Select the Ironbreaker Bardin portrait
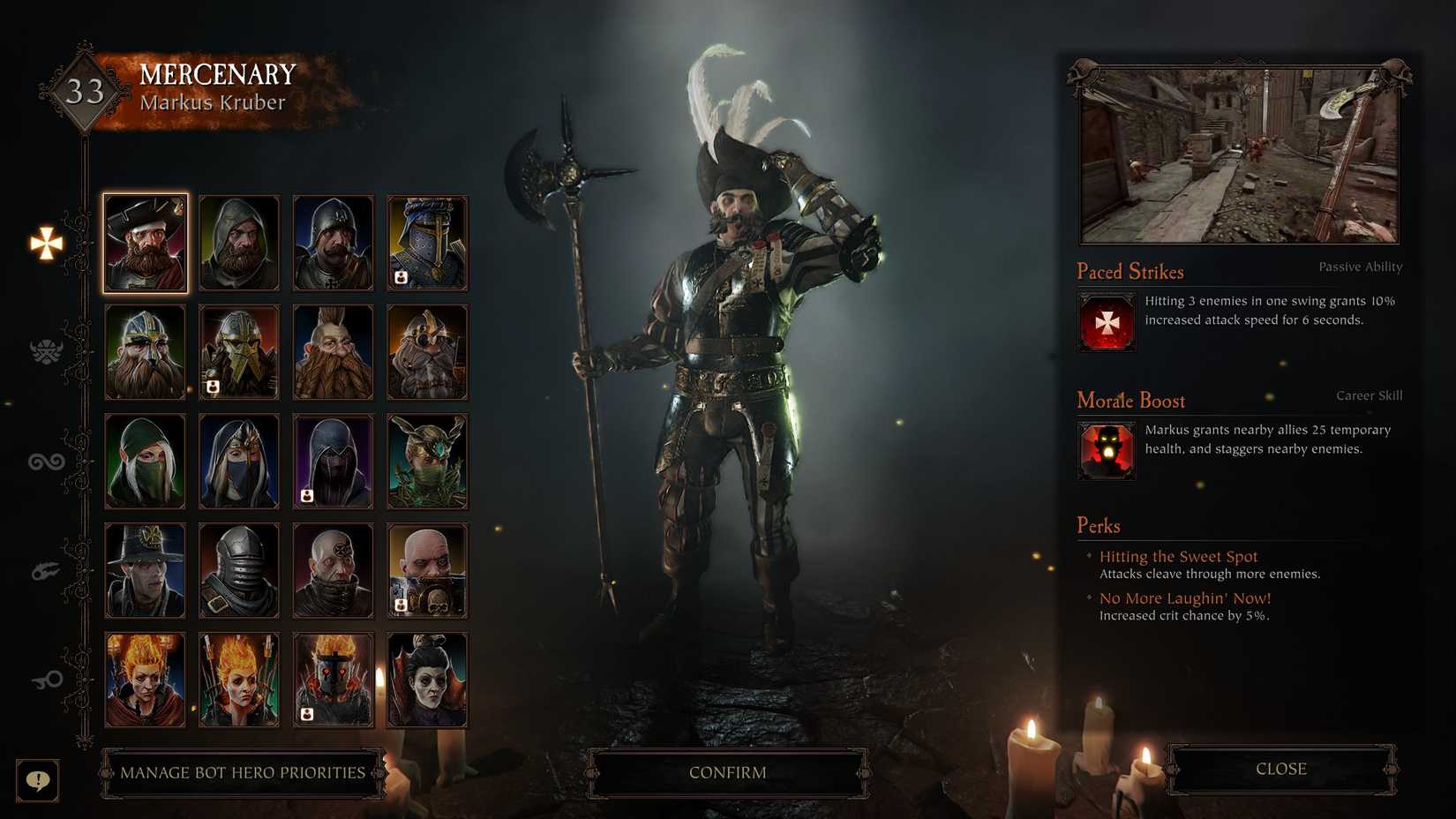1456x819 pixels. [239, 350]
